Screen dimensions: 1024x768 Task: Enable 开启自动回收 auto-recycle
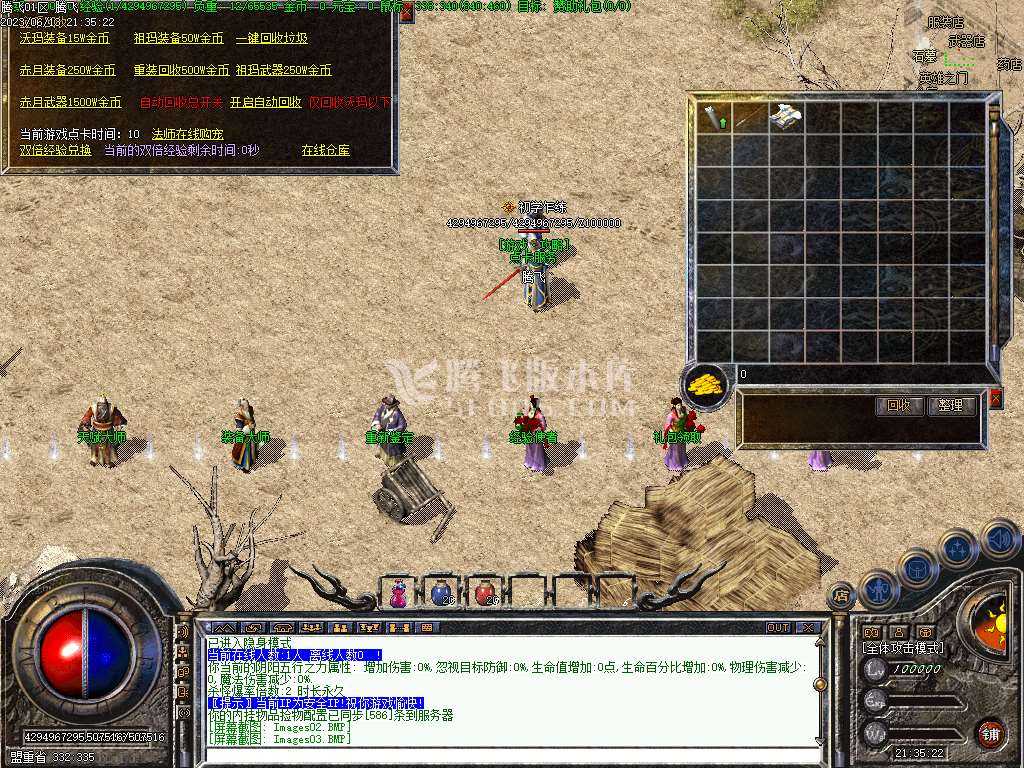coord(265,103)
